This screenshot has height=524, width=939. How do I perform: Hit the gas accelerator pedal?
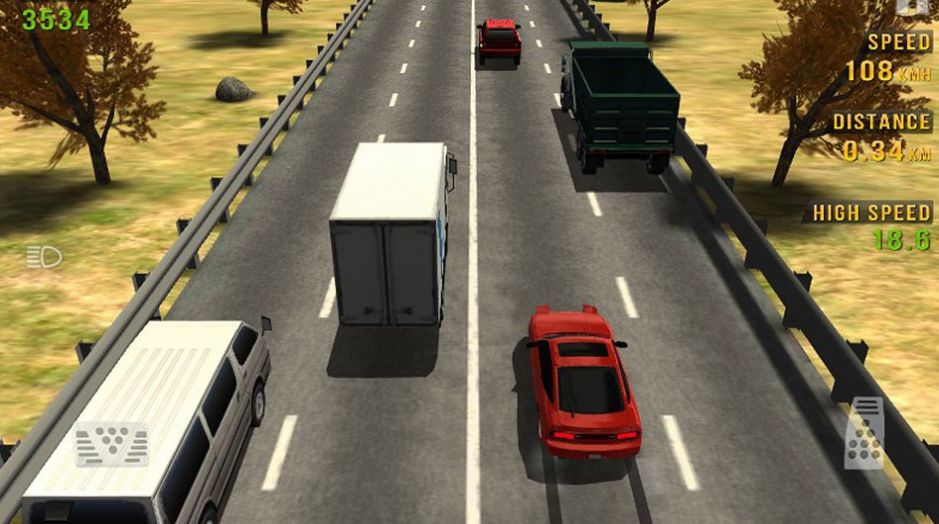864,432
